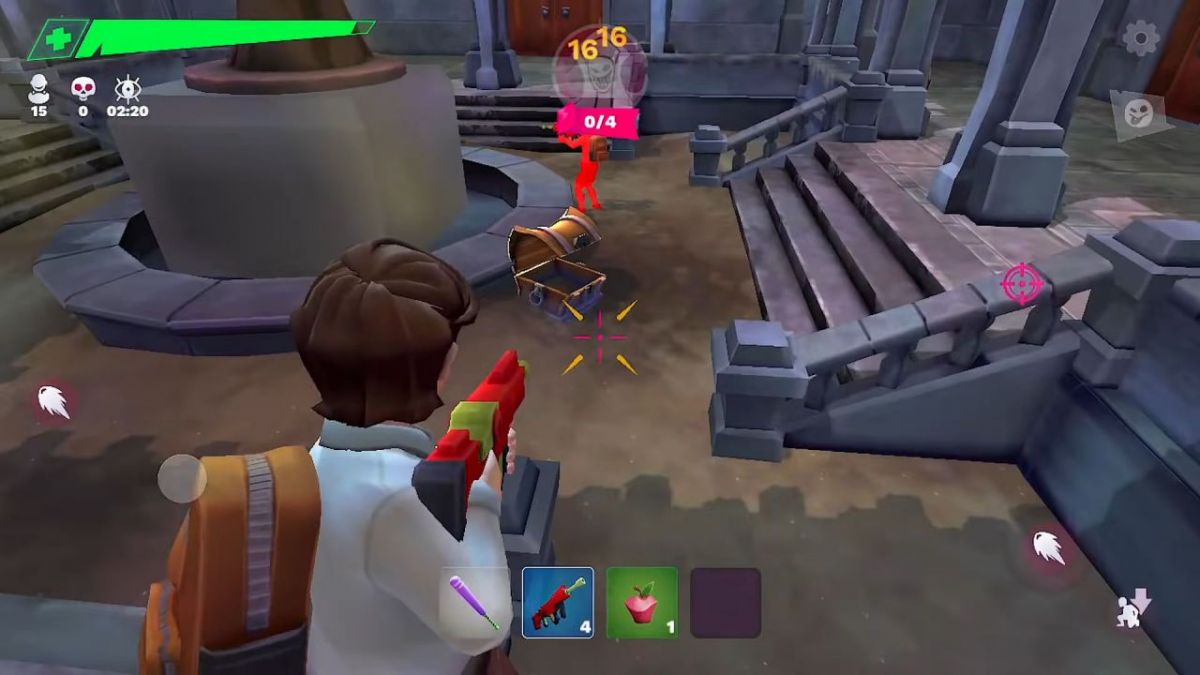Toggle the crouch stance button
1200x675 pixels.
coord(1133,608)
